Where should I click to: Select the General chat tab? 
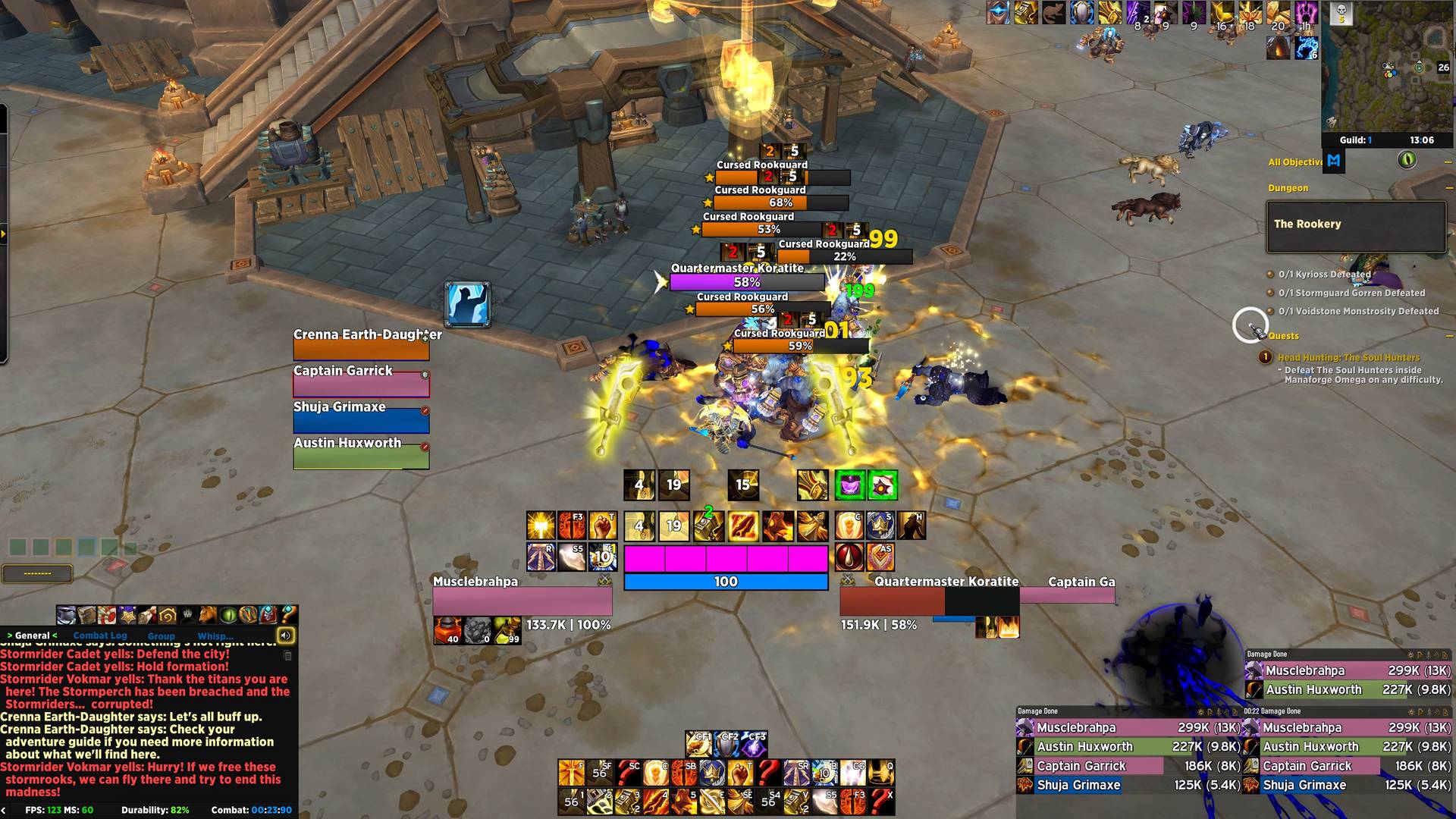pos(33,635)
